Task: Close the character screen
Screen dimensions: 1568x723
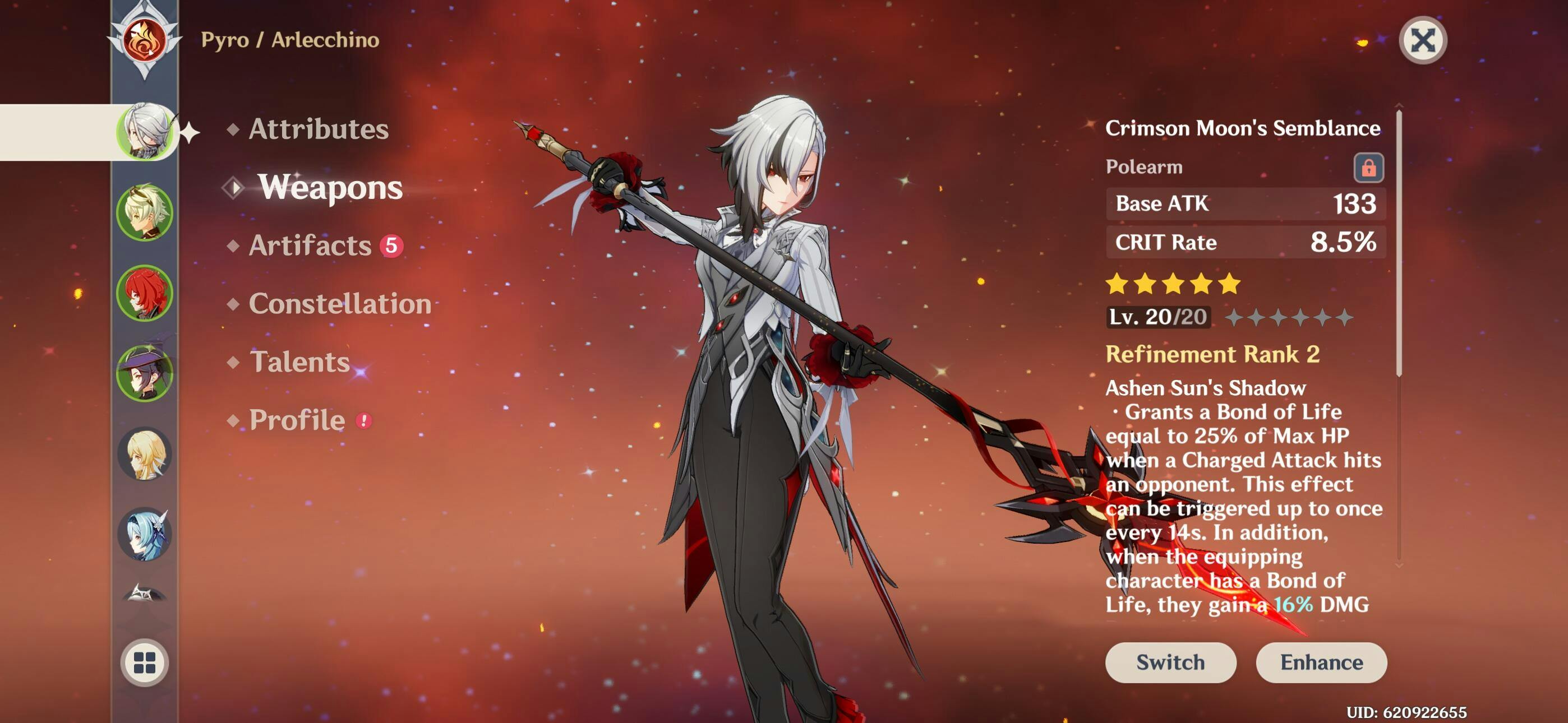Action: [1422, 41]
